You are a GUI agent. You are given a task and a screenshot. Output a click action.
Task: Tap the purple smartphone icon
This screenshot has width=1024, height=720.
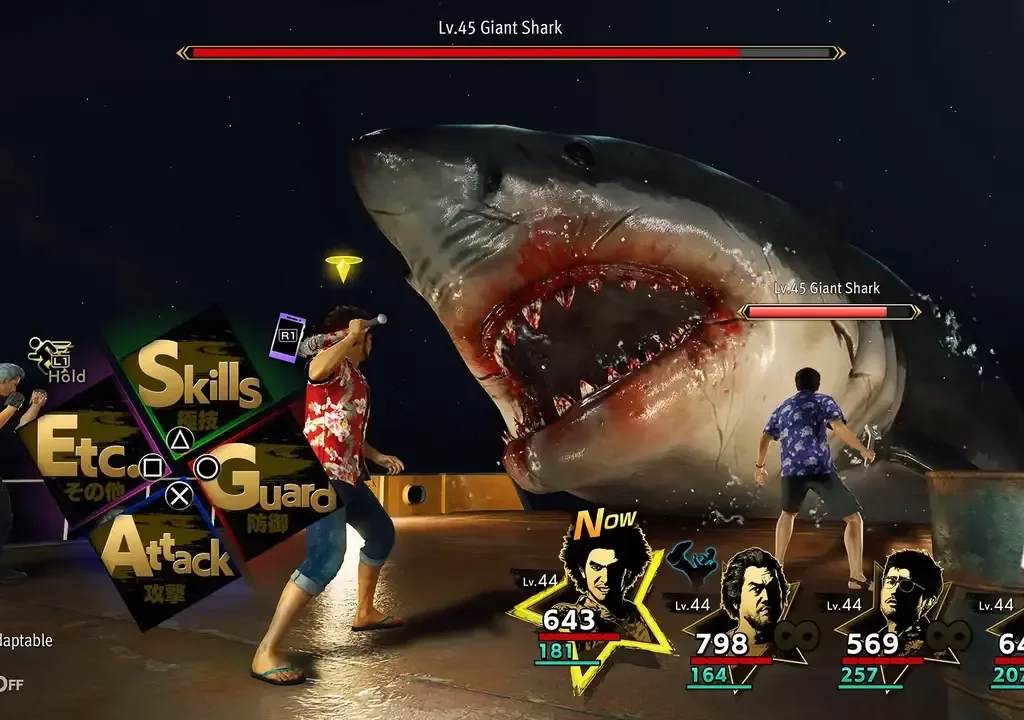pyautogui.click(x=286, y=337)
